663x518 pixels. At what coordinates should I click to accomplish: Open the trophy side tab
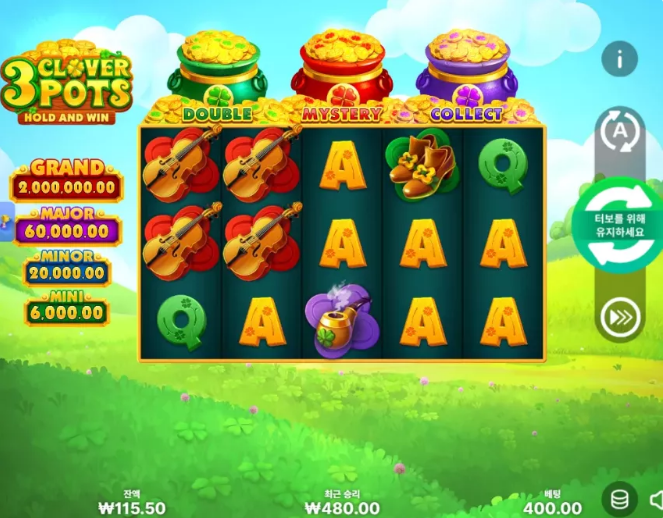point(3,221)
